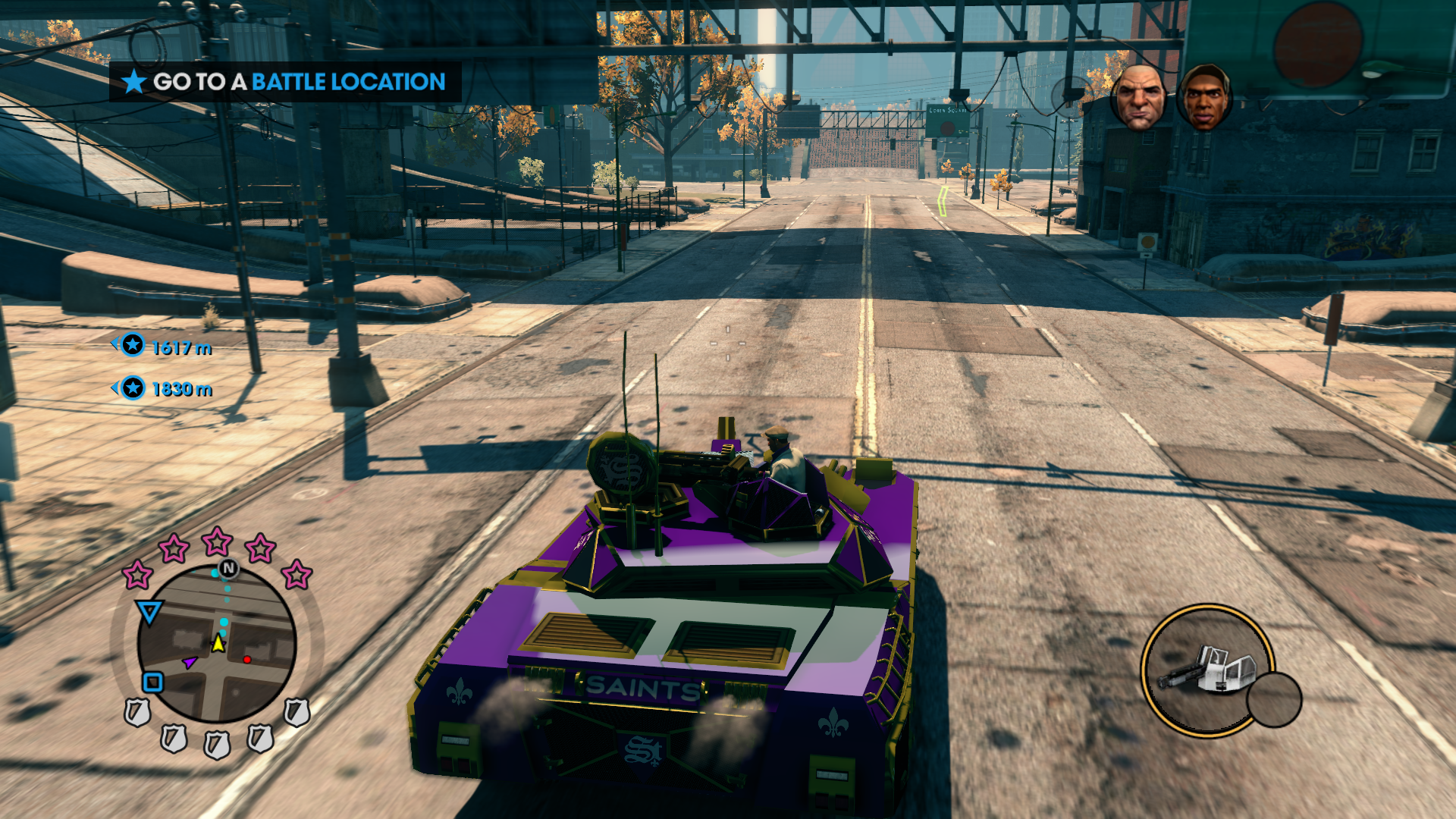Screen dimensions: 1456x819
Task: Select the Go To A Battle Location objective
Action: [x=285, y=81]
